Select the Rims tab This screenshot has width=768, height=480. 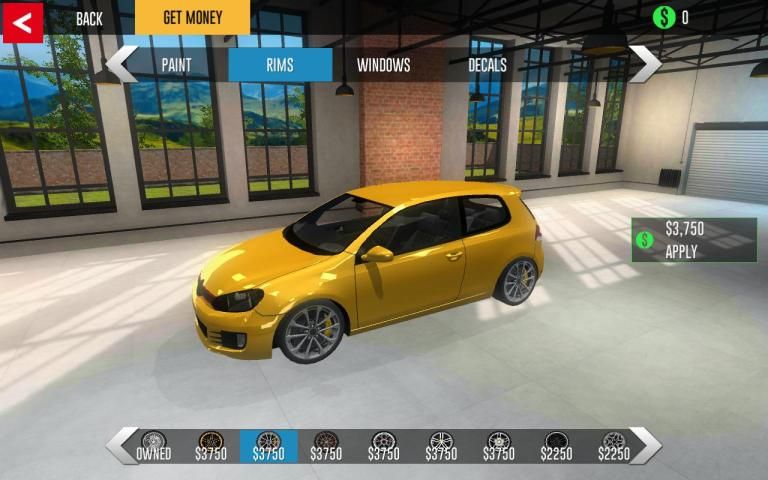coord(280,65)
